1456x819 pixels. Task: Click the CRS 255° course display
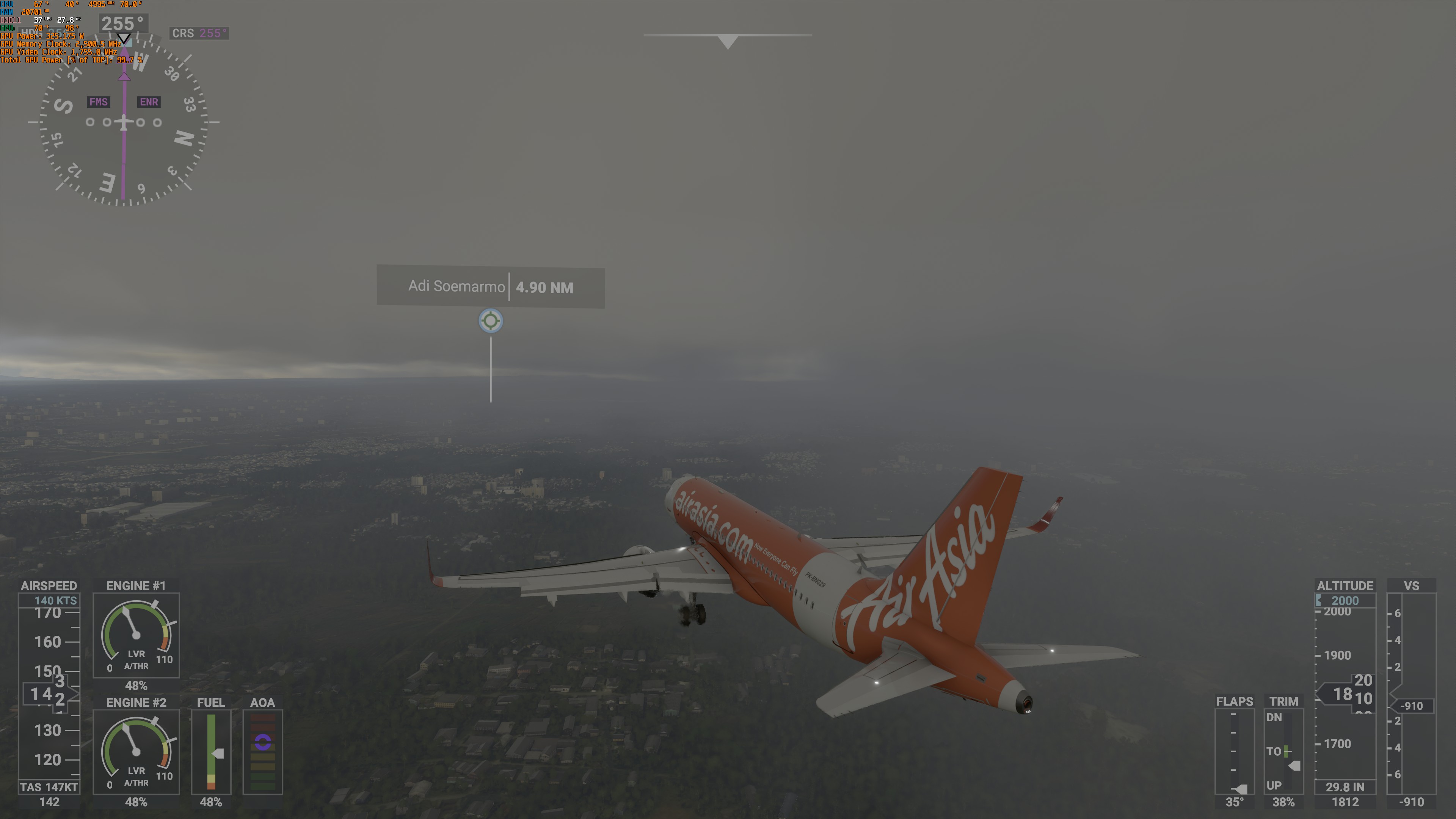(x=199, y=33)
